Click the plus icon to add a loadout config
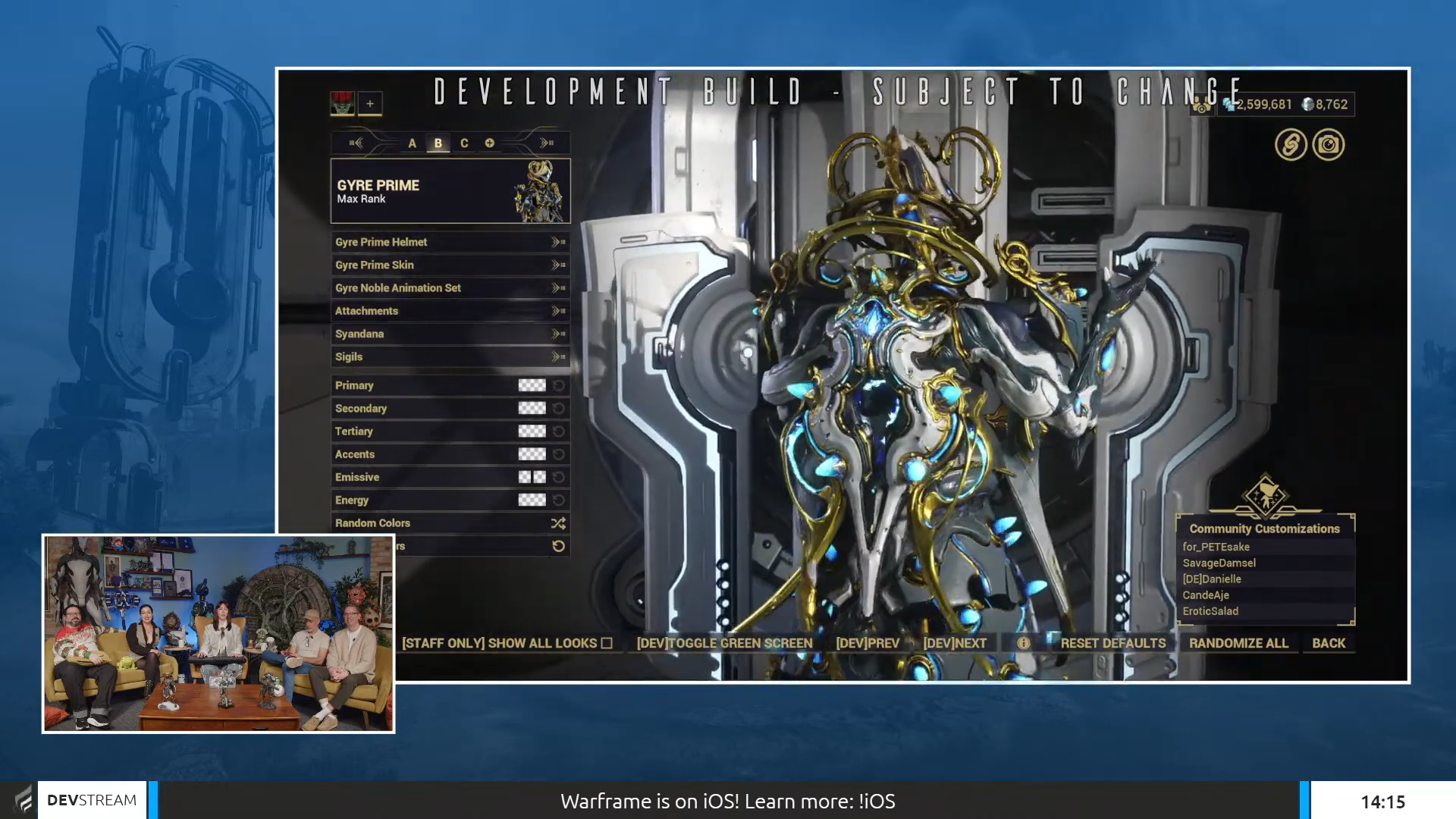Image resolution: width=1456 pixels, height=819 pixels. click(369, 103)
